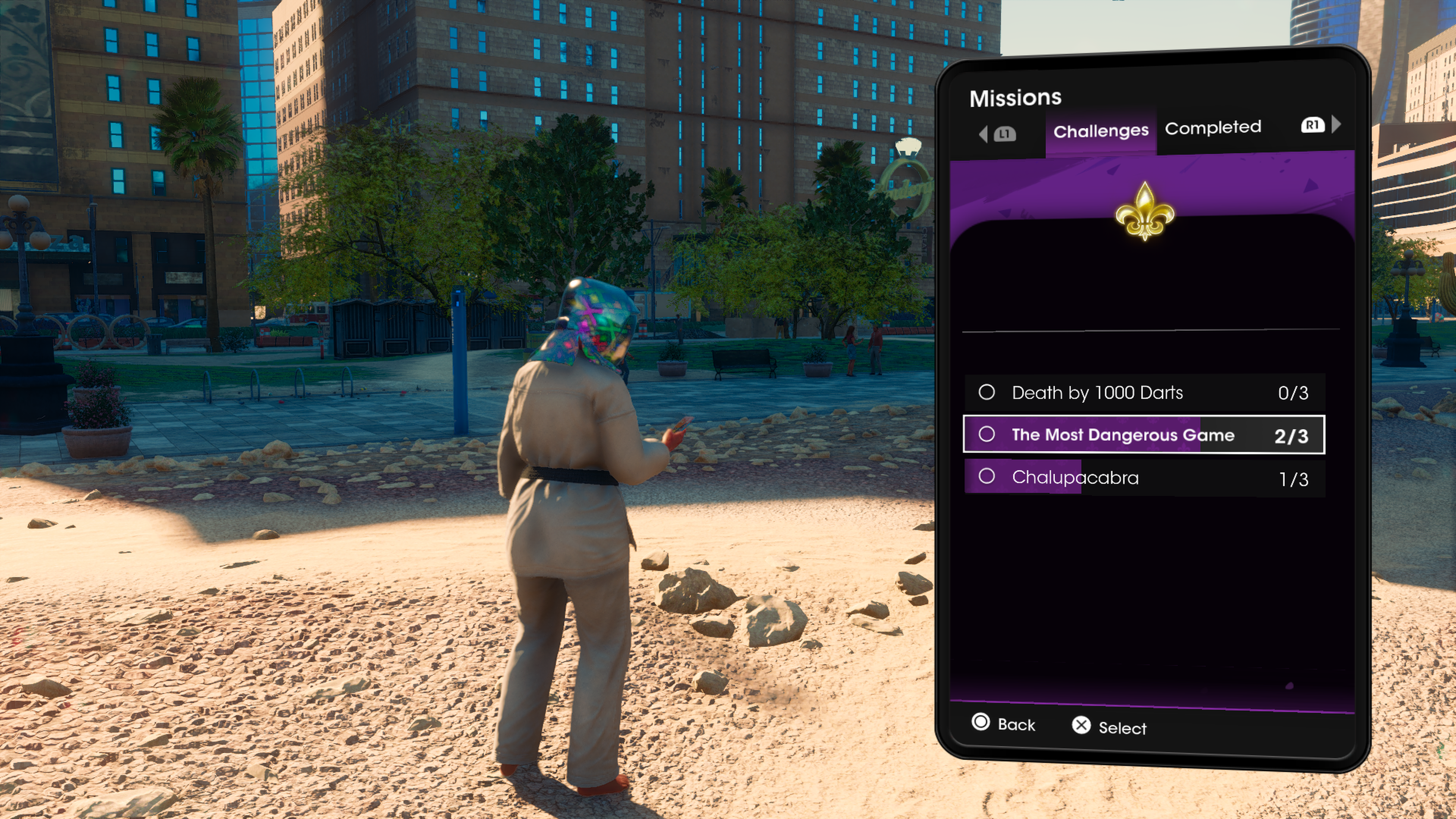Select the Chalupacabra challenge row
1456x819 pixels.
point(1144,478)
